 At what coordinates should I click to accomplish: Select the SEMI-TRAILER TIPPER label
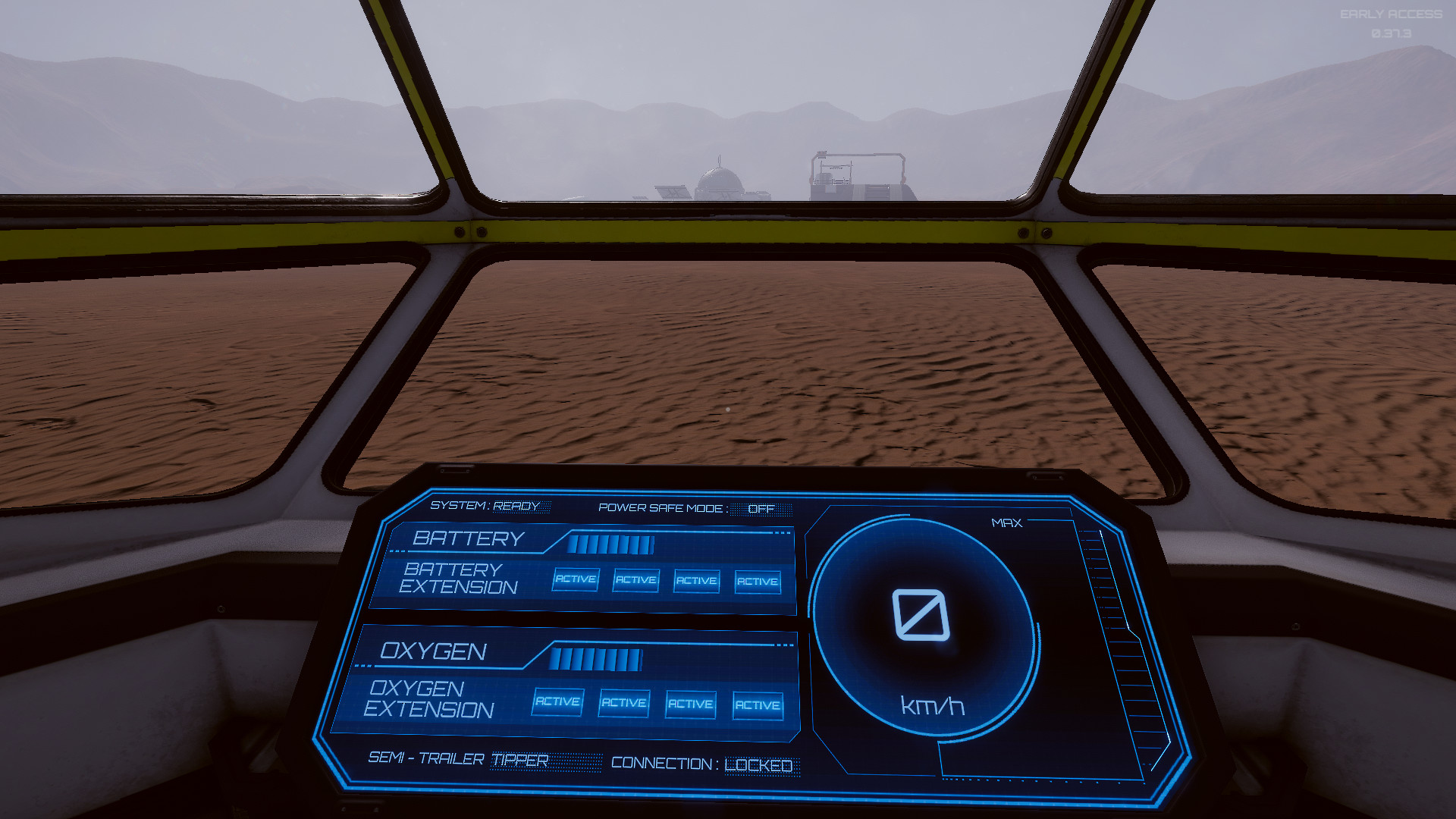(459, 761)
